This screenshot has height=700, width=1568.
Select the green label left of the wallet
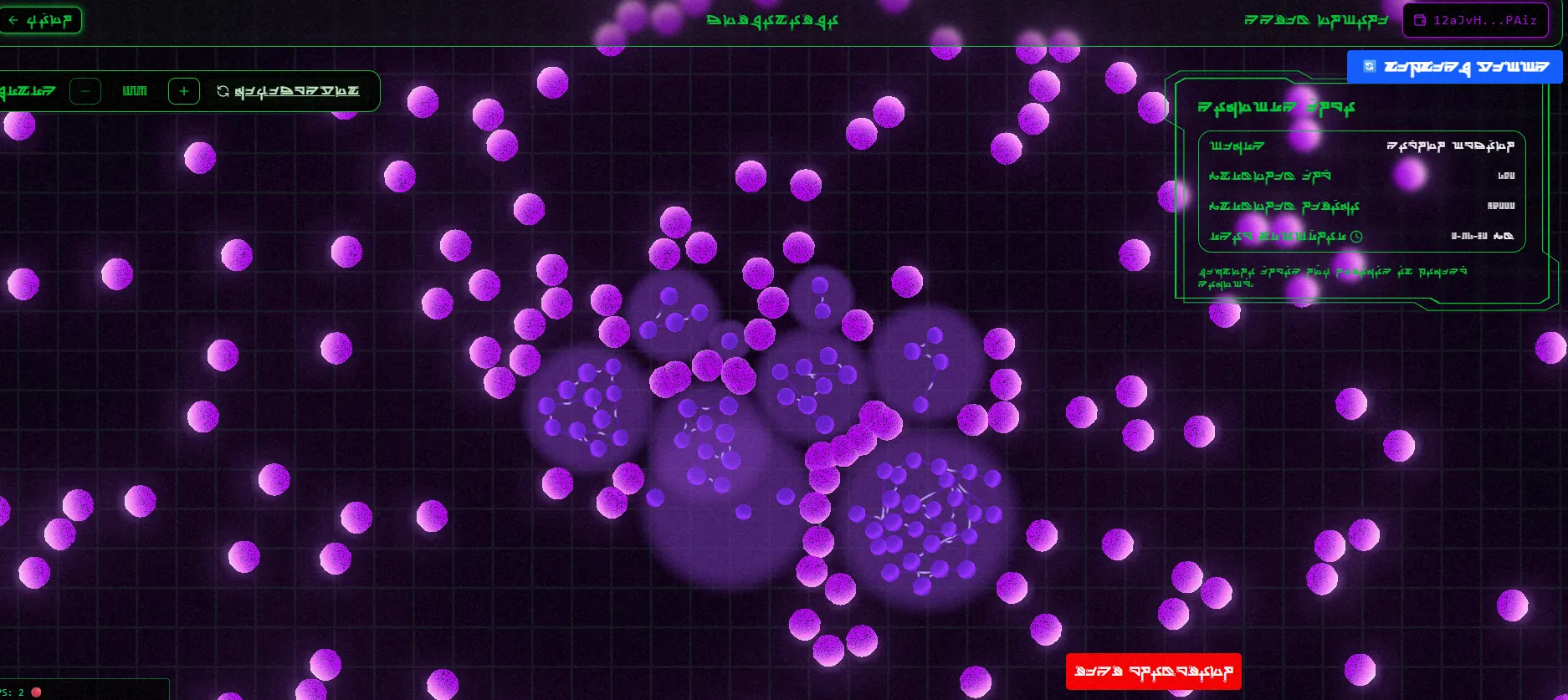[1315, 20]
